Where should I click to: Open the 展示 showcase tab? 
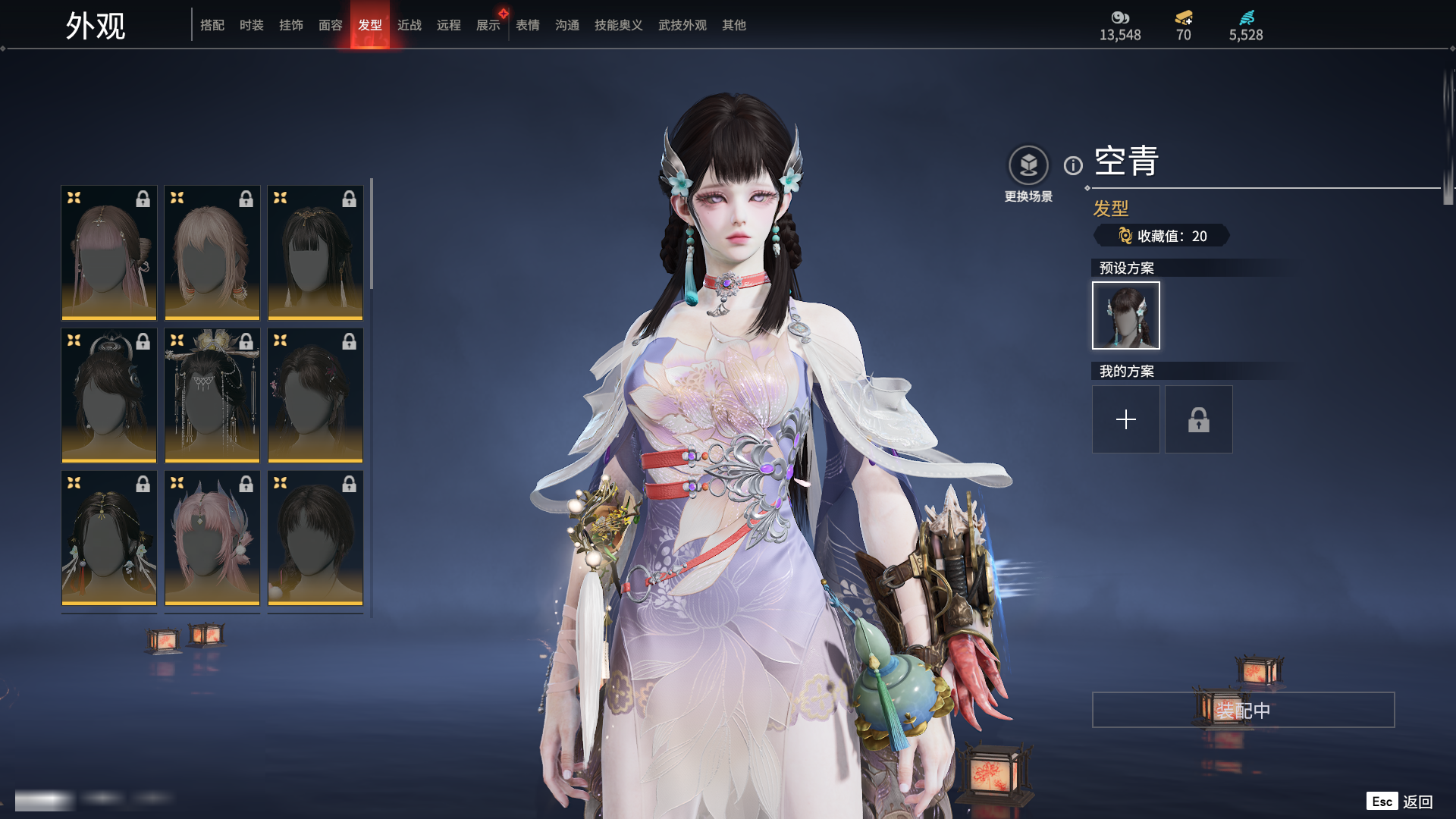point(488,25)
